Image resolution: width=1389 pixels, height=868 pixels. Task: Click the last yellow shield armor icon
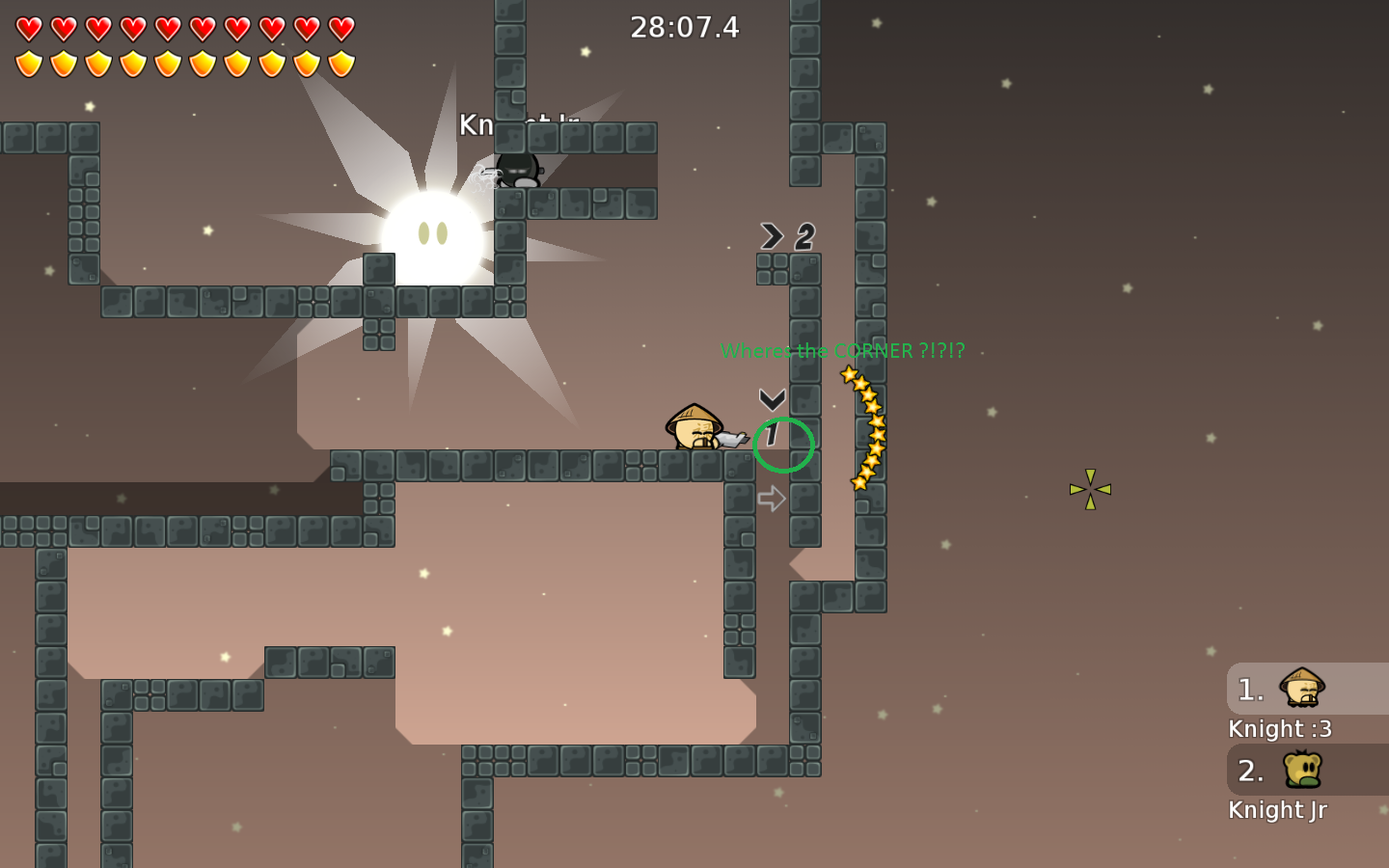pyautogui.click(x=340, y=63)
